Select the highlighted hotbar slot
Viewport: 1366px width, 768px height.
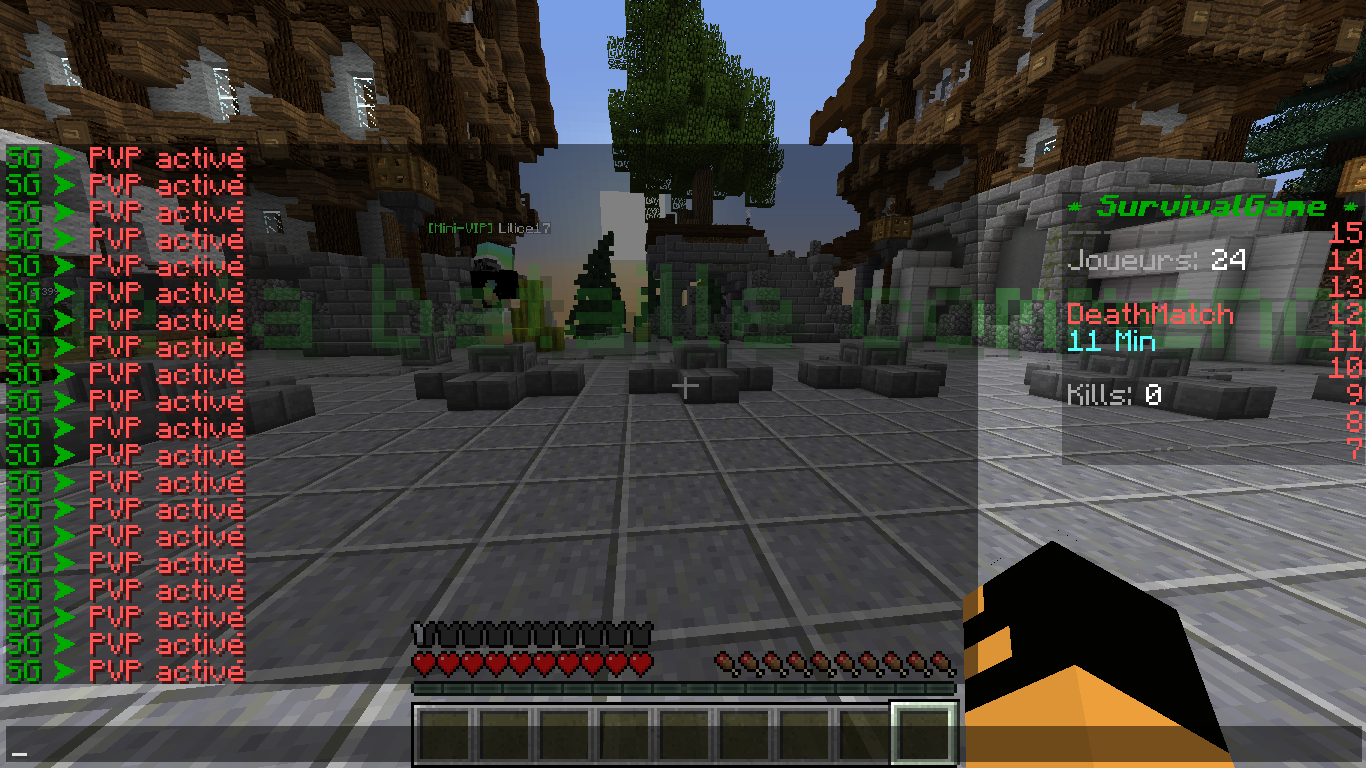pos(923,735)
